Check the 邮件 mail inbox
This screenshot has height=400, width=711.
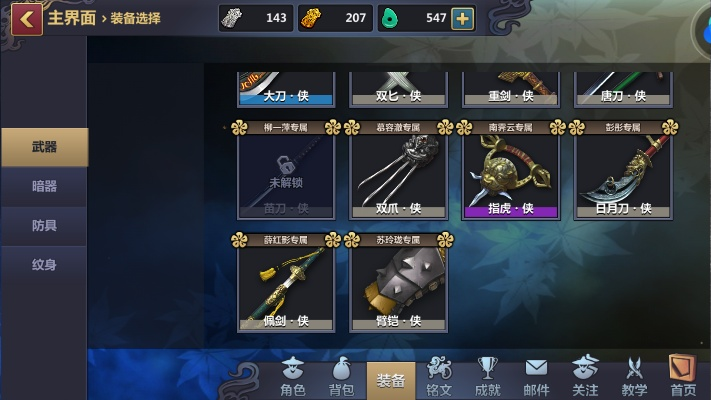(x=537, y=377)
